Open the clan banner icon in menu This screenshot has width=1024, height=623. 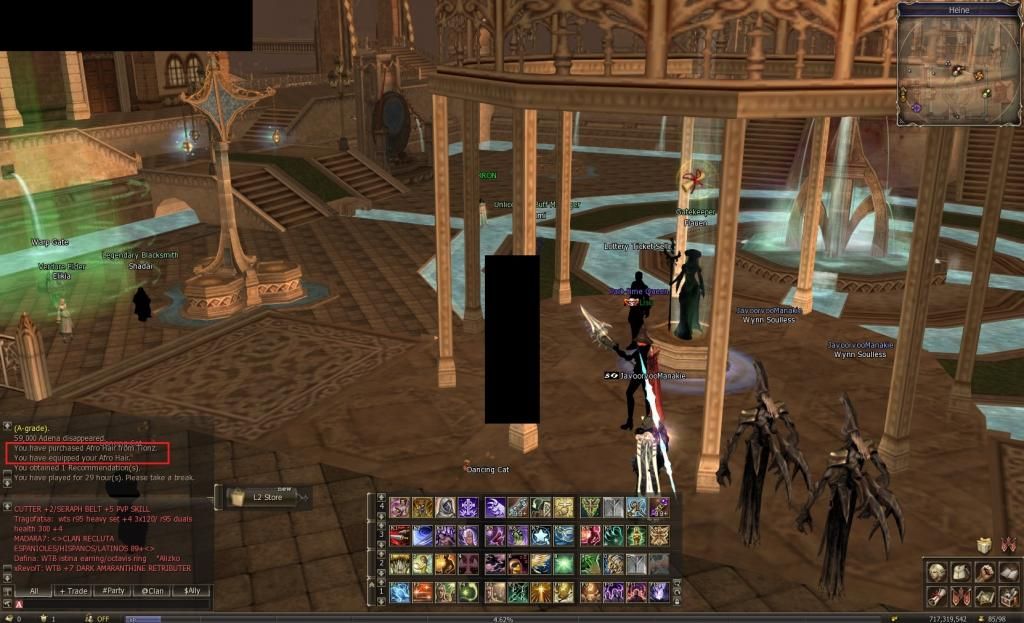(960, 597)
